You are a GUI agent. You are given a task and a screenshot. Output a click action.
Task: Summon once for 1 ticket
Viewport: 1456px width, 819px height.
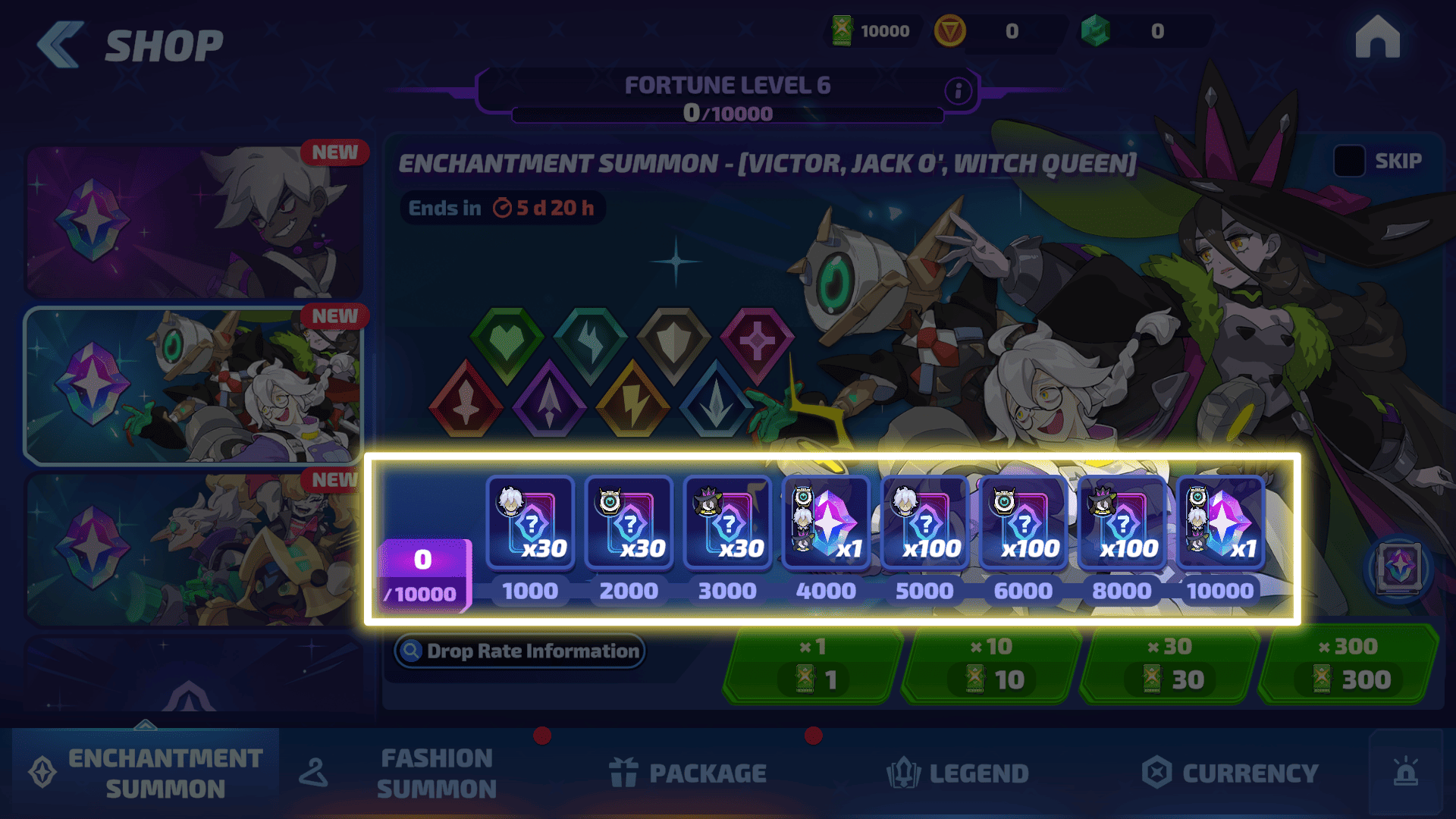point(813,665)
